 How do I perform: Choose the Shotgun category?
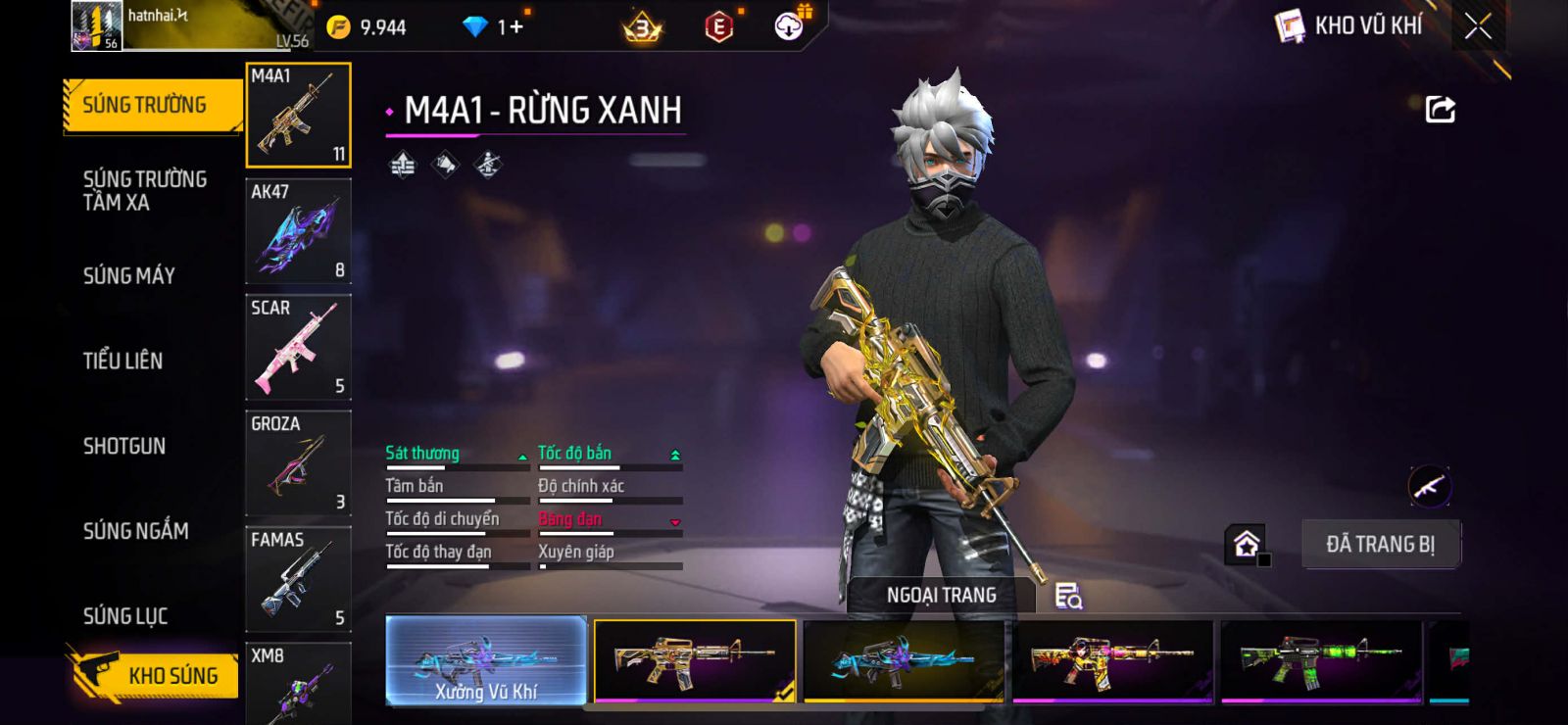coord(124,446)
